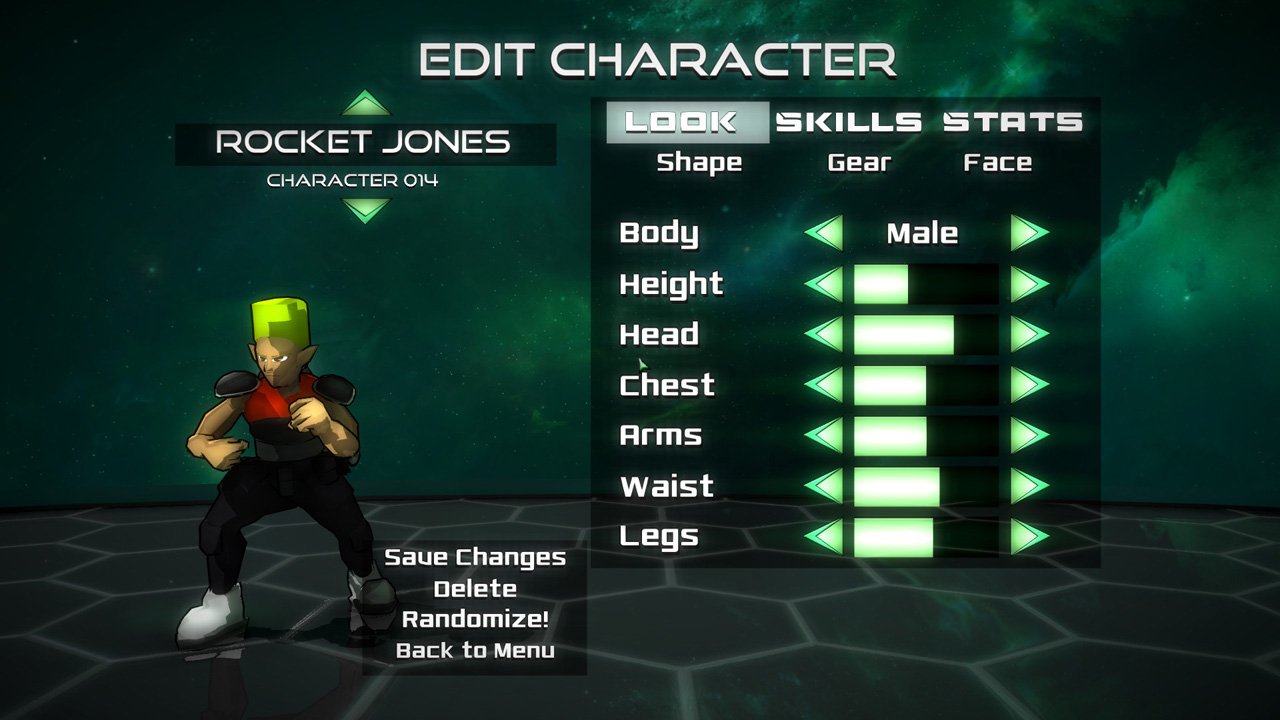Open the STATS tab
This screenshot has width=1280, height=720.
[x=1012, y=121]
